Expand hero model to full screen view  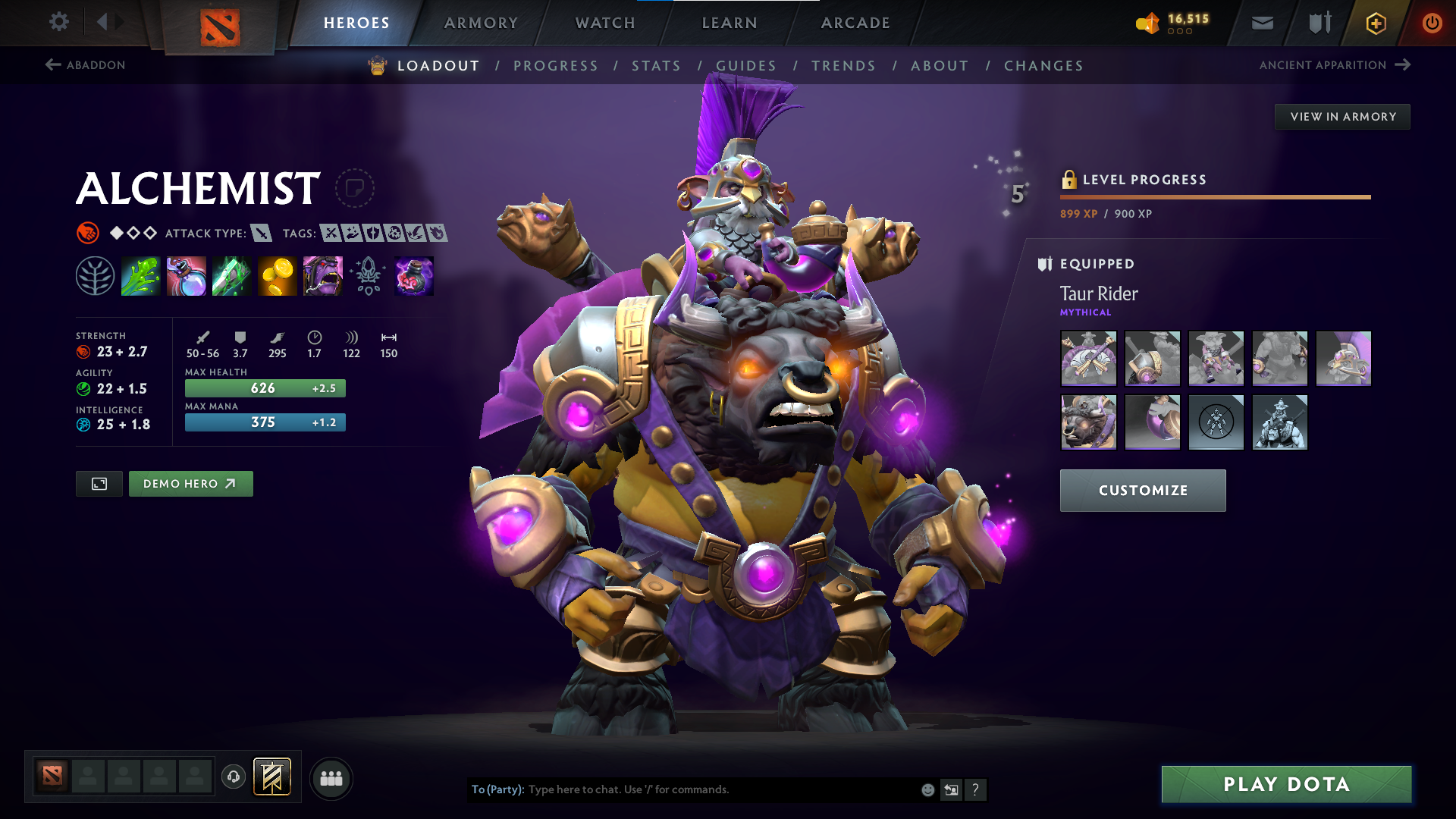coord(99,483)
